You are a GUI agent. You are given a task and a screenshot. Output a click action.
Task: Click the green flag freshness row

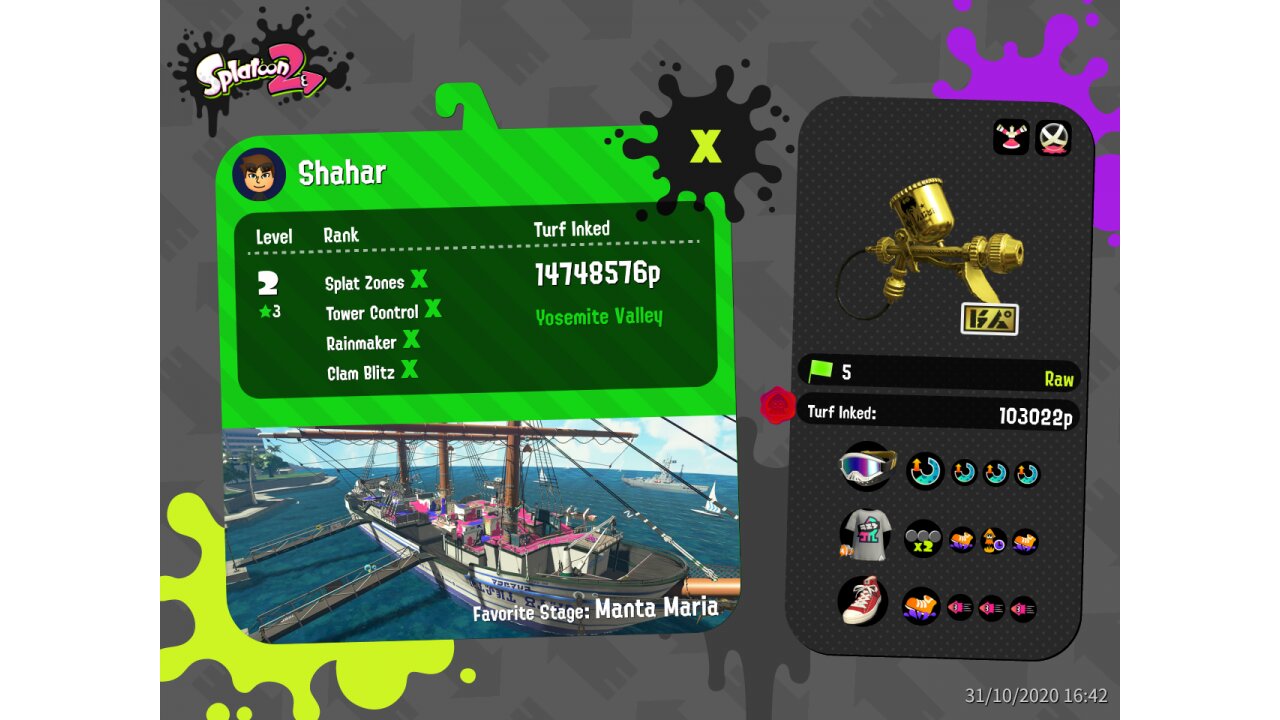point(938,373)
